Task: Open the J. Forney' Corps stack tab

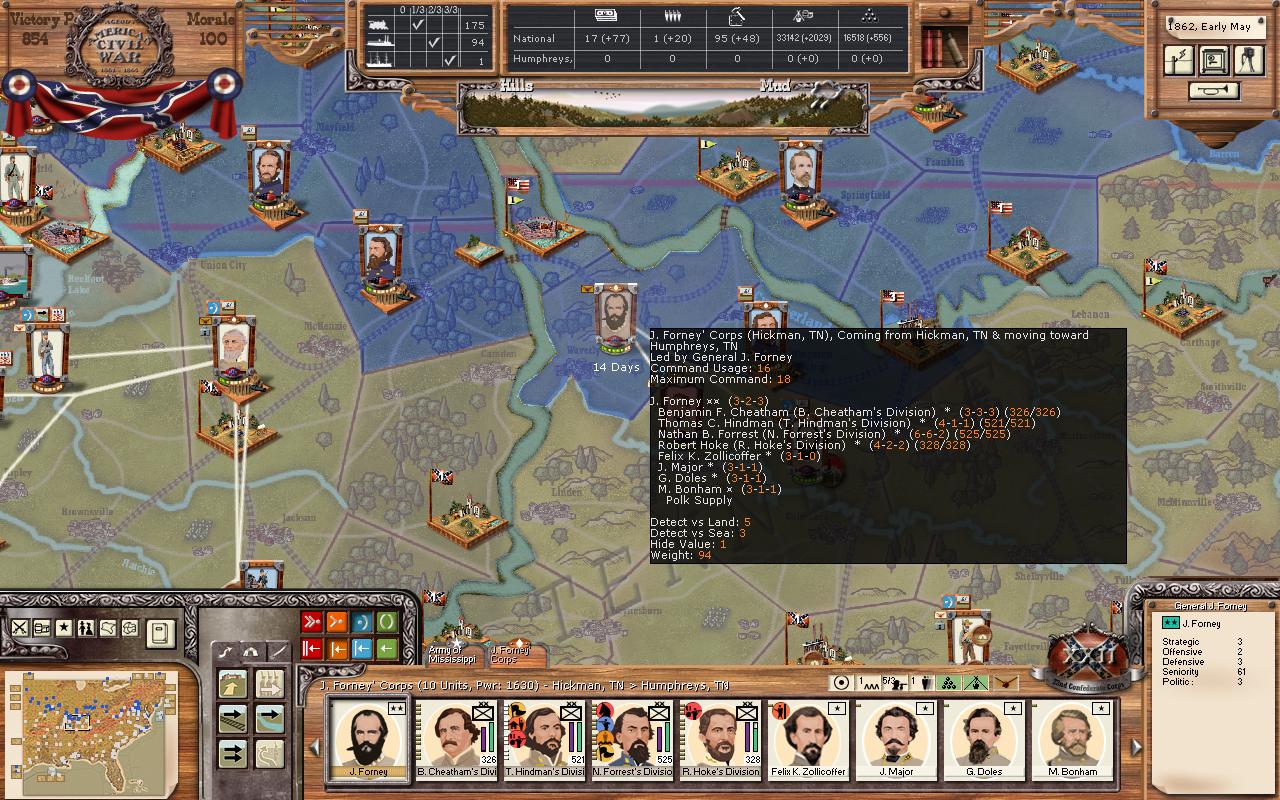Action: click(x=510, y=651)
